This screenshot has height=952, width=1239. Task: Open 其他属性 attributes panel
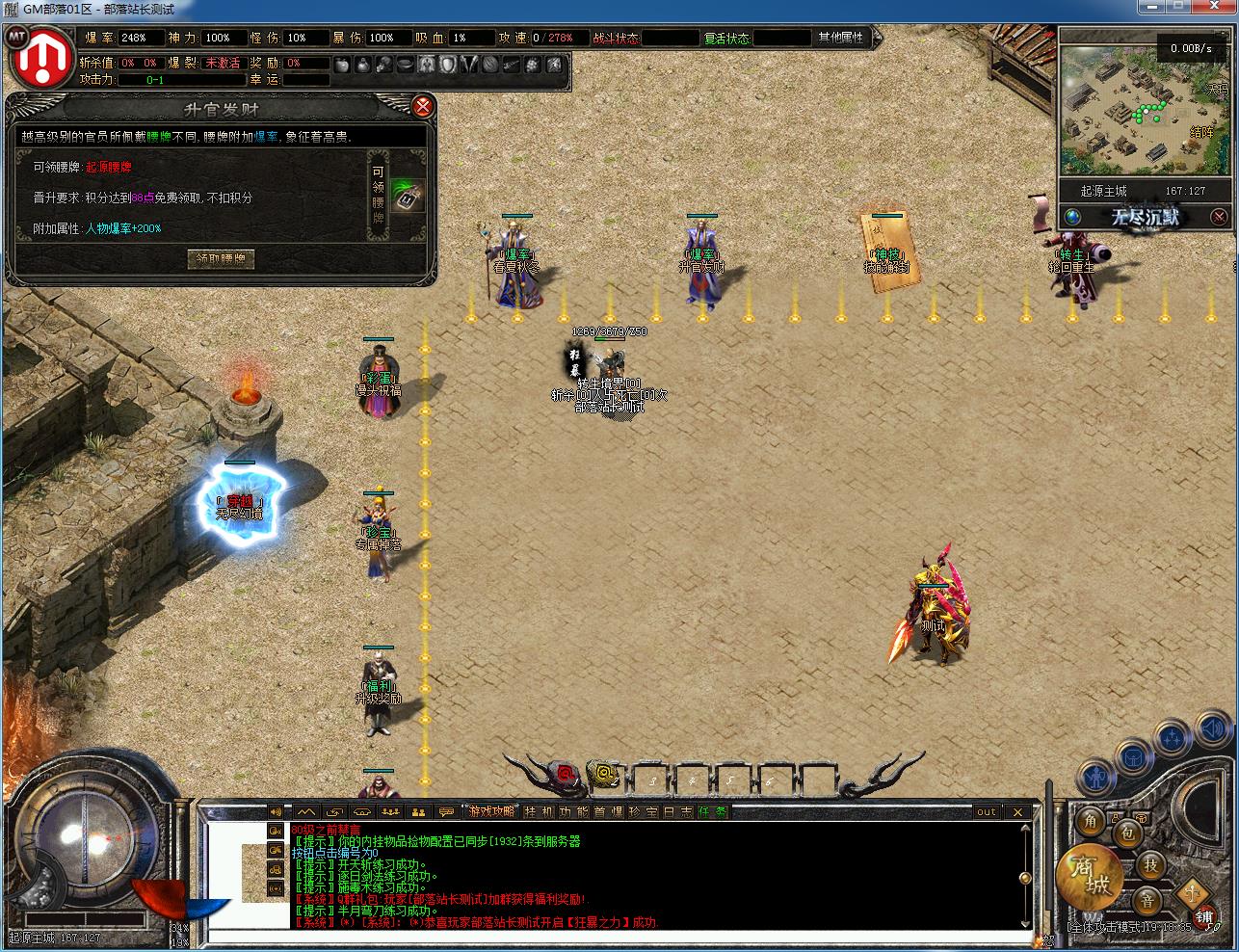[841, 38]
